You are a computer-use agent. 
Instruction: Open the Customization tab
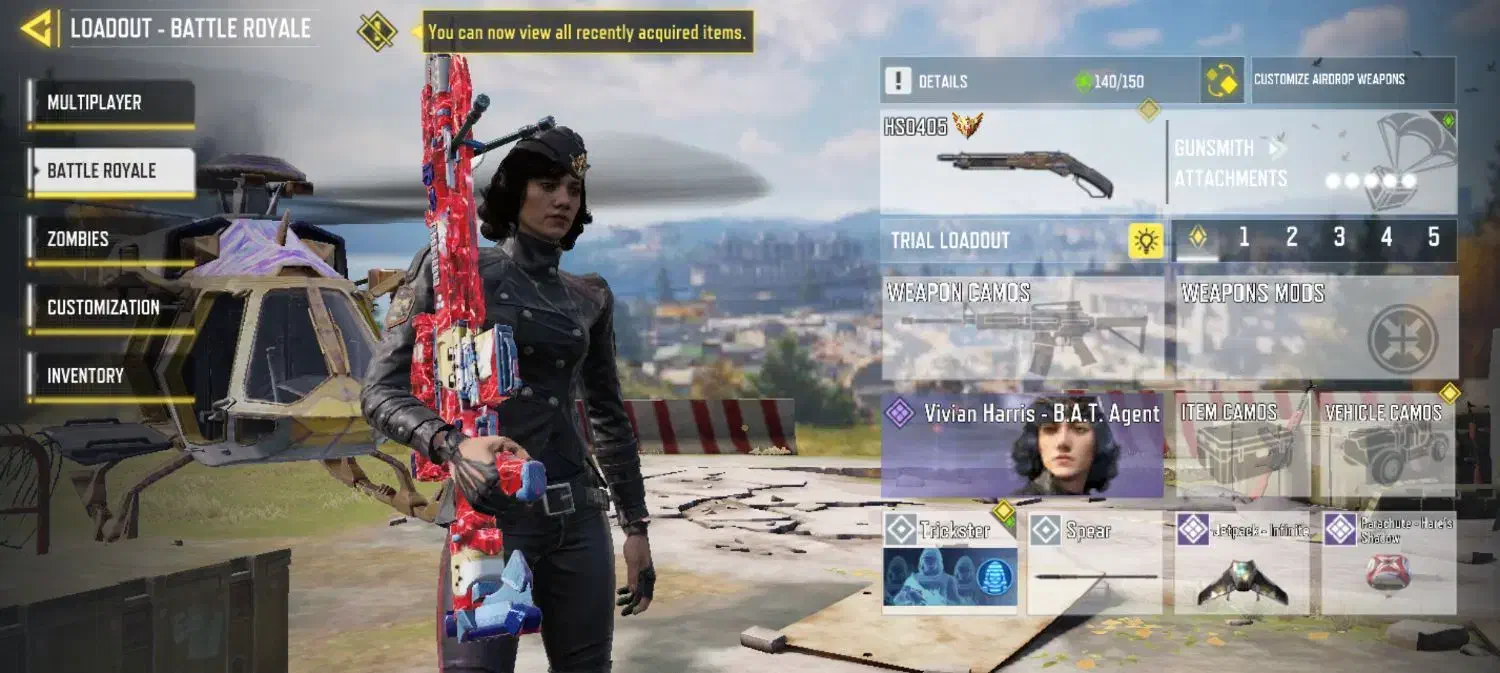(x=111, y=307)
